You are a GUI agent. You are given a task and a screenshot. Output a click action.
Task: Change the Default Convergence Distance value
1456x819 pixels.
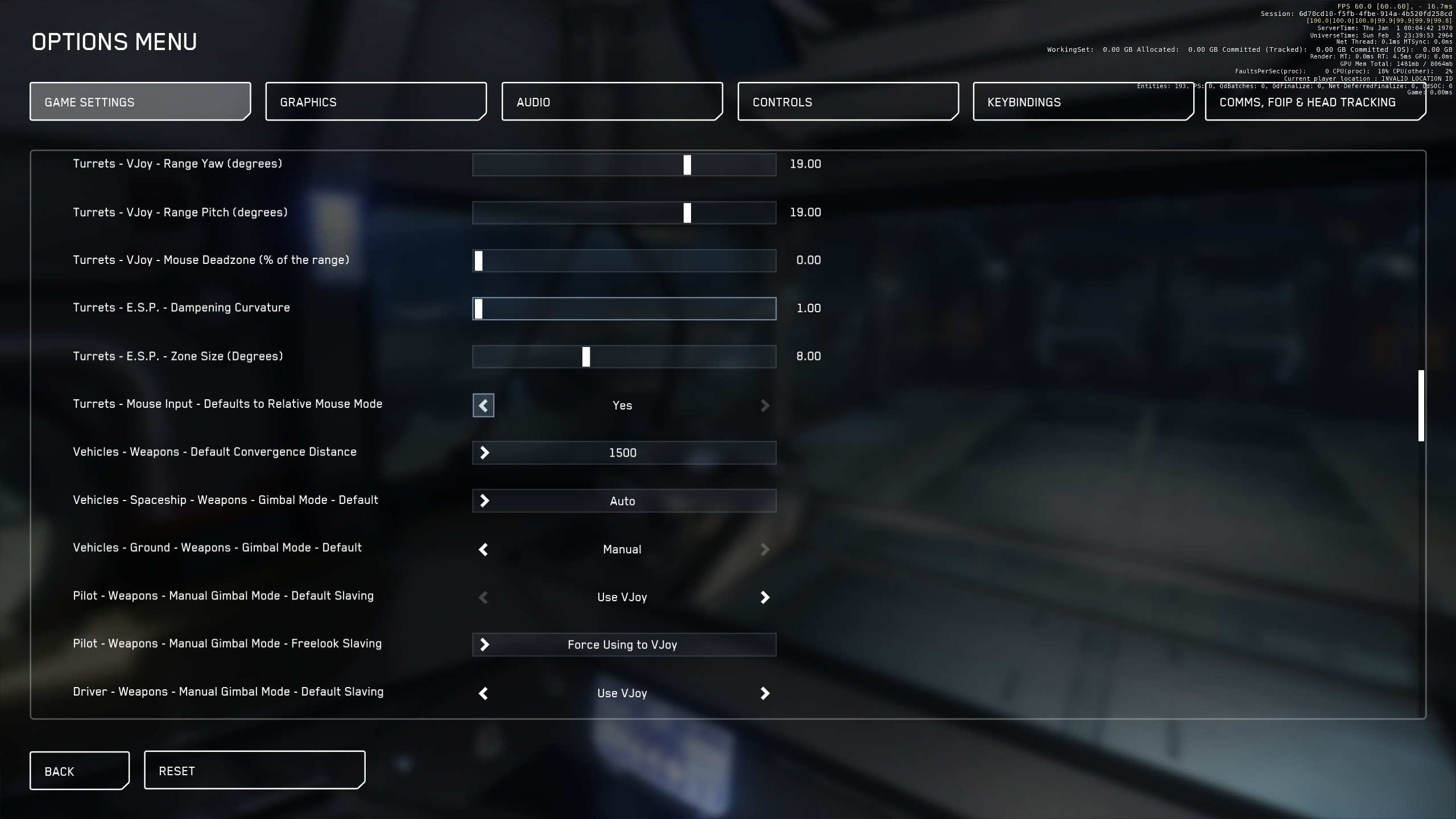click(x=485, y=453)
